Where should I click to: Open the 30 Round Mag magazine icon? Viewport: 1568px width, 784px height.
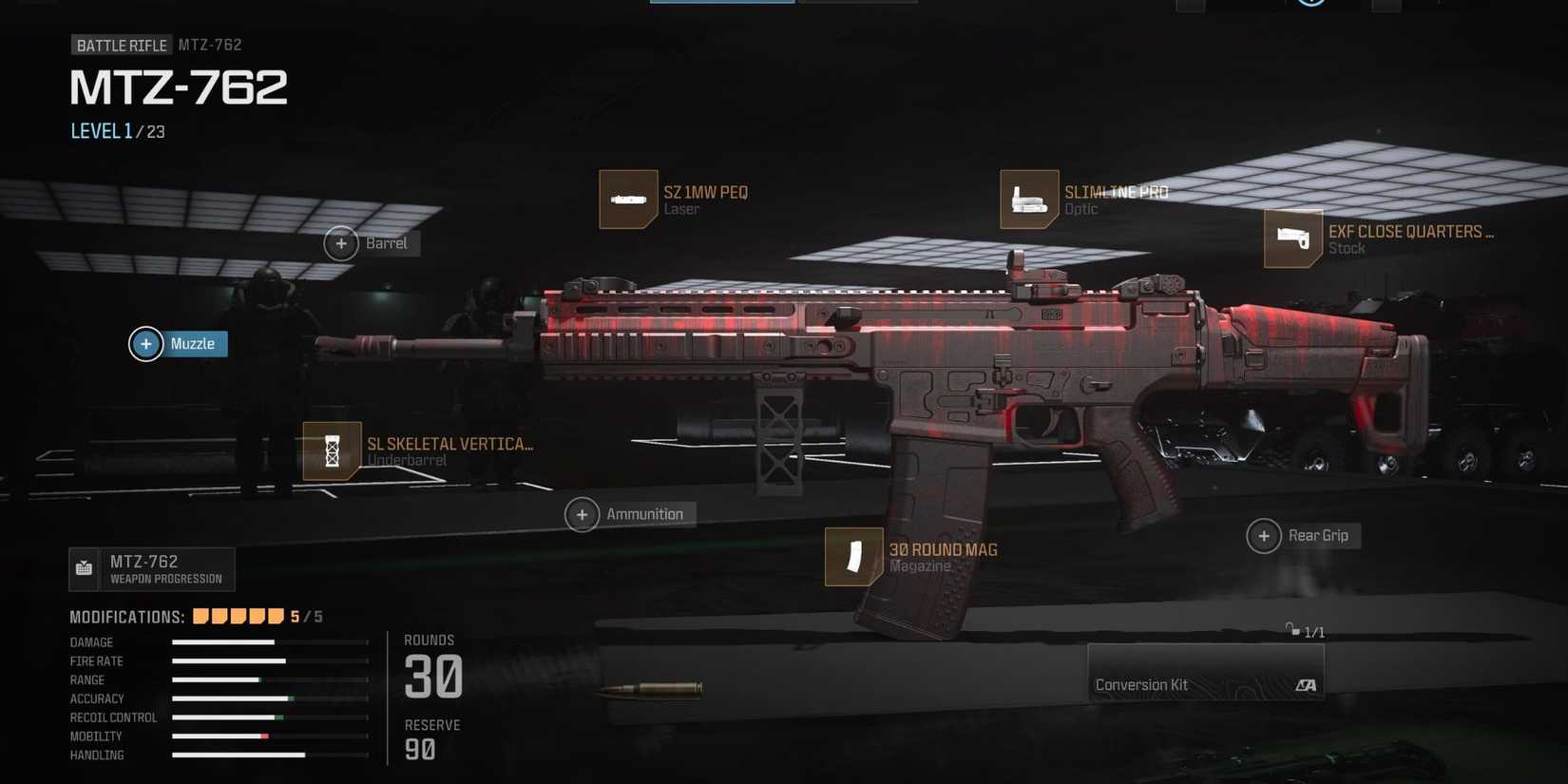point(852,558)
